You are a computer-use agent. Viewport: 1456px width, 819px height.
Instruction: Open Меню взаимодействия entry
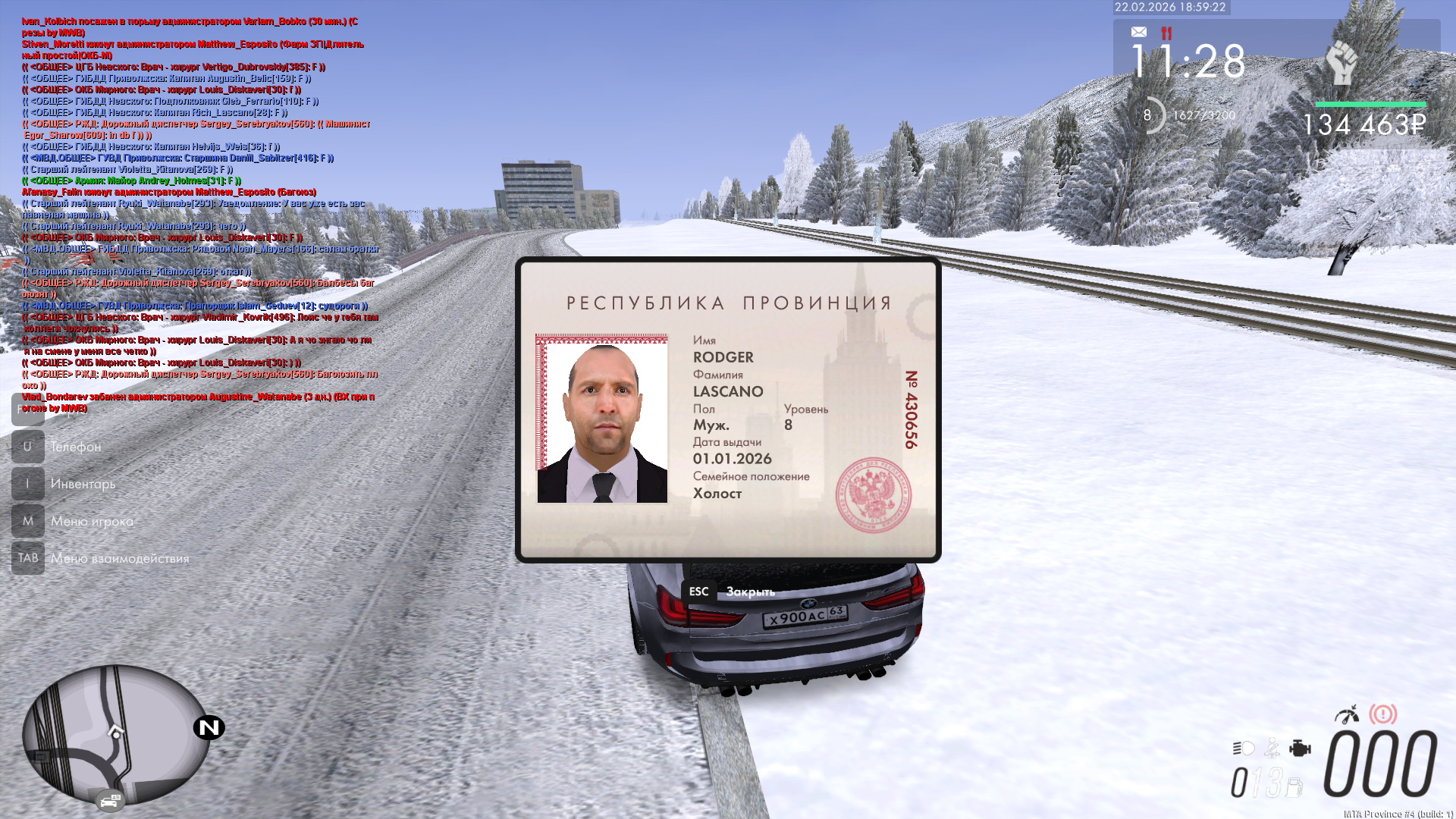pyautogui.click(x=120, y=558)
